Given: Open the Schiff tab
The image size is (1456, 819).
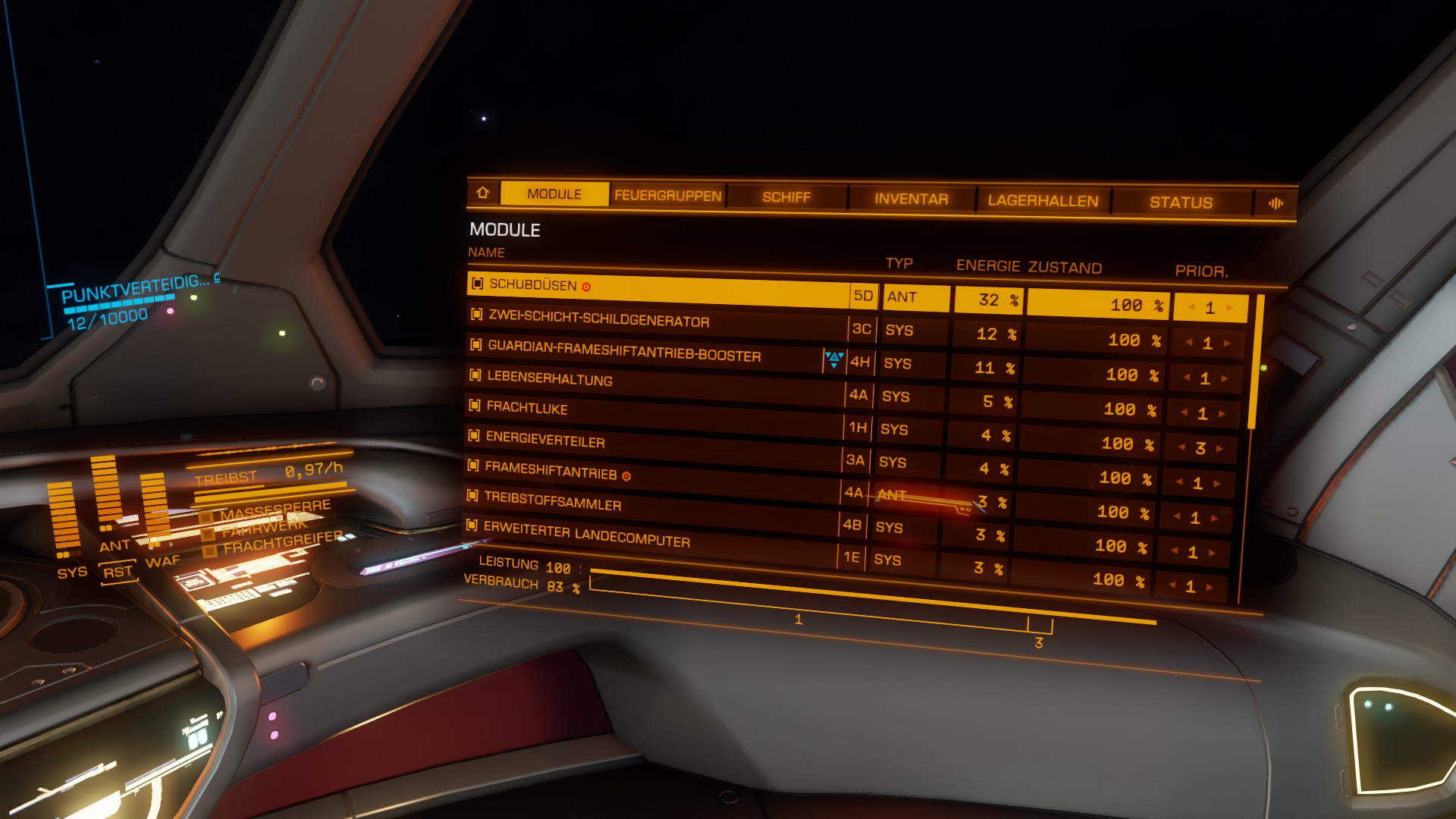Looking at the screenshot, I should click(786, 197).
